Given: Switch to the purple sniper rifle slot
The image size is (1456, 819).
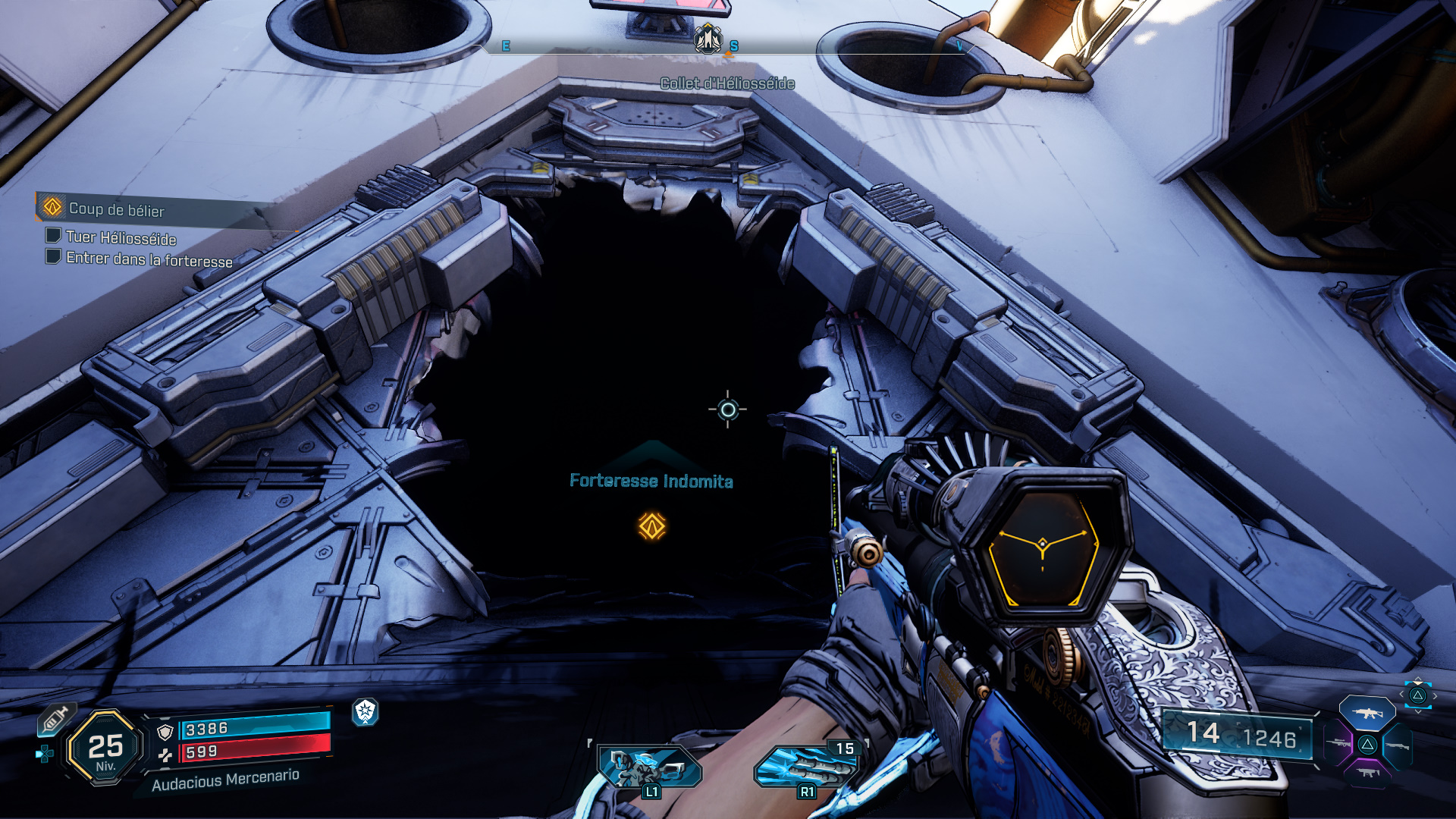Looking at the screenshot, I should pos(1338,744).
